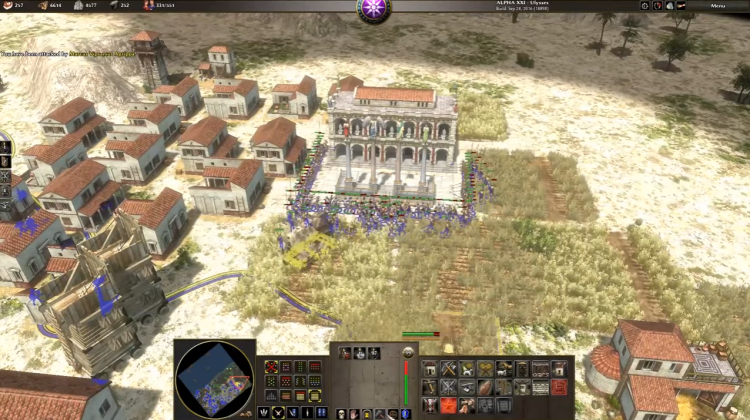Image resolution: width=750 pixels, height=420 pixels.
Task: Select the red fortress icon in the construction panel
Action: pyautogui.click(x=559, y=386)
